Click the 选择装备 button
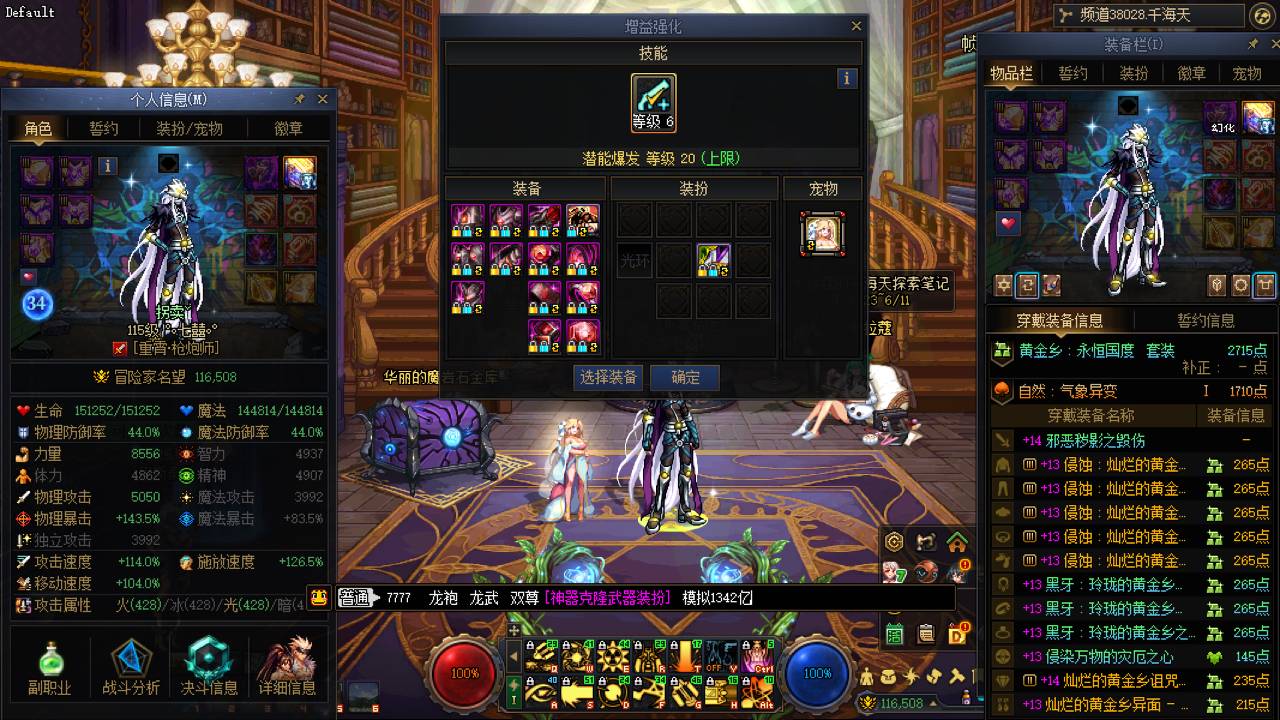Image resolution: width=1280 pixels, height=720 pixels. (609, 378)
